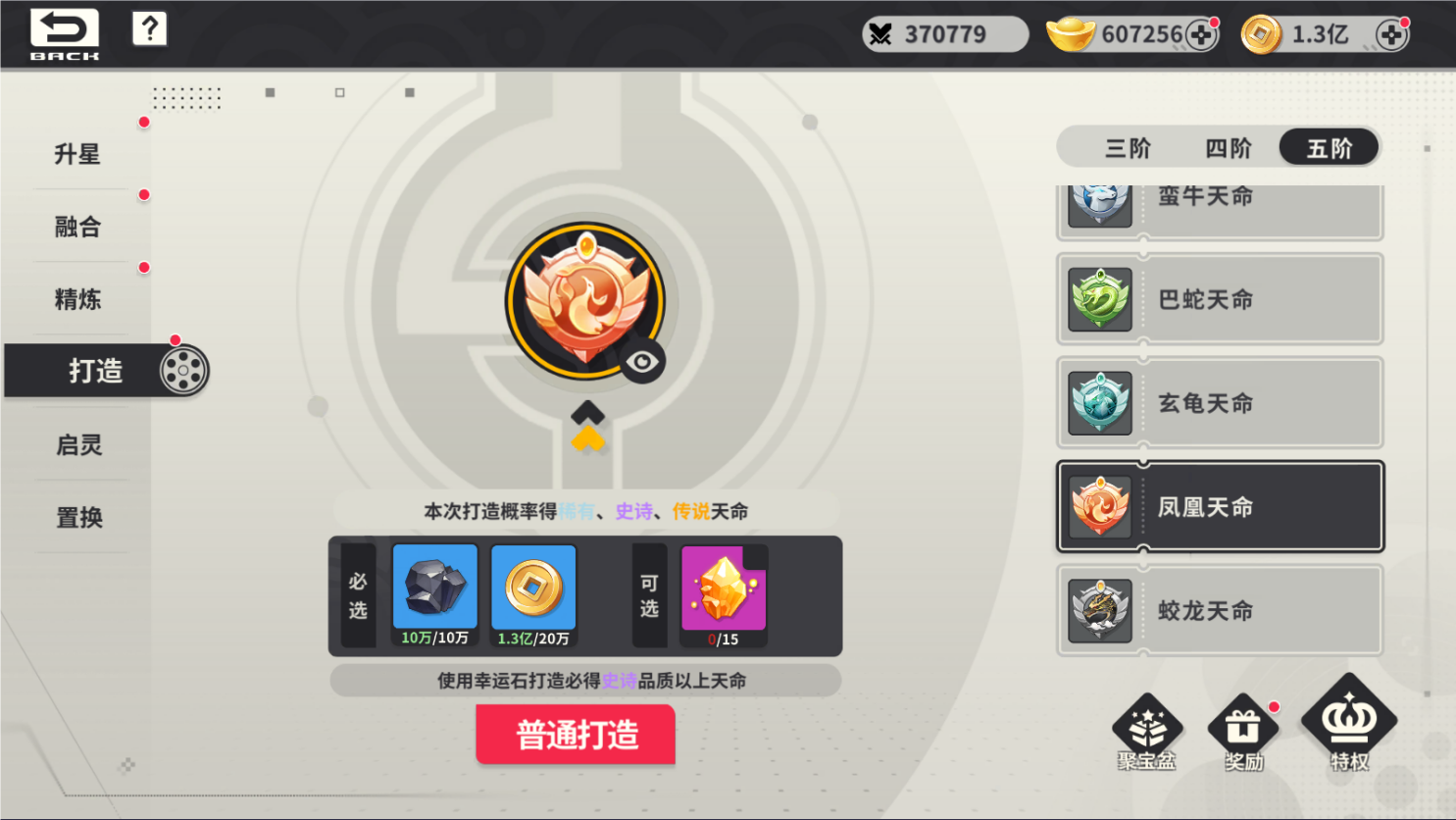Start forging with 普通打造 button

[x=576, y=735]
